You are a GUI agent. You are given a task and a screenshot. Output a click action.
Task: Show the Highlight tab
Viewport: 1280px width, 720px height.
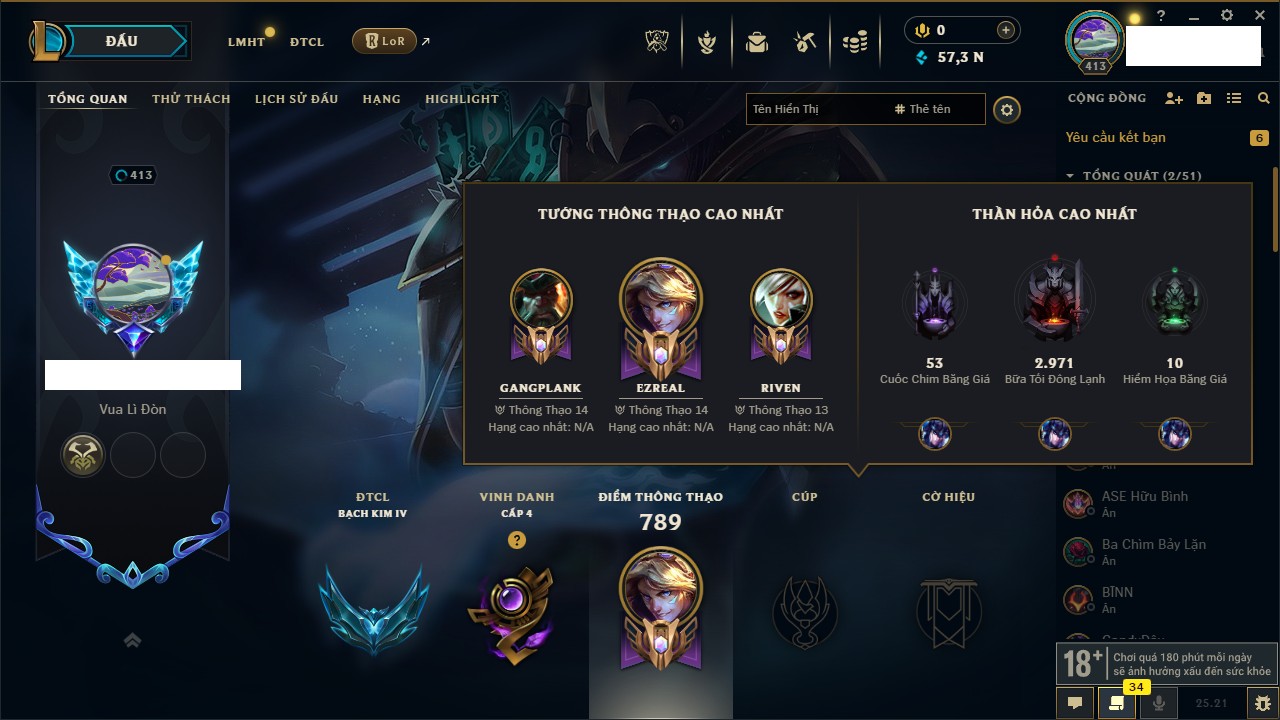coord(461,99)
